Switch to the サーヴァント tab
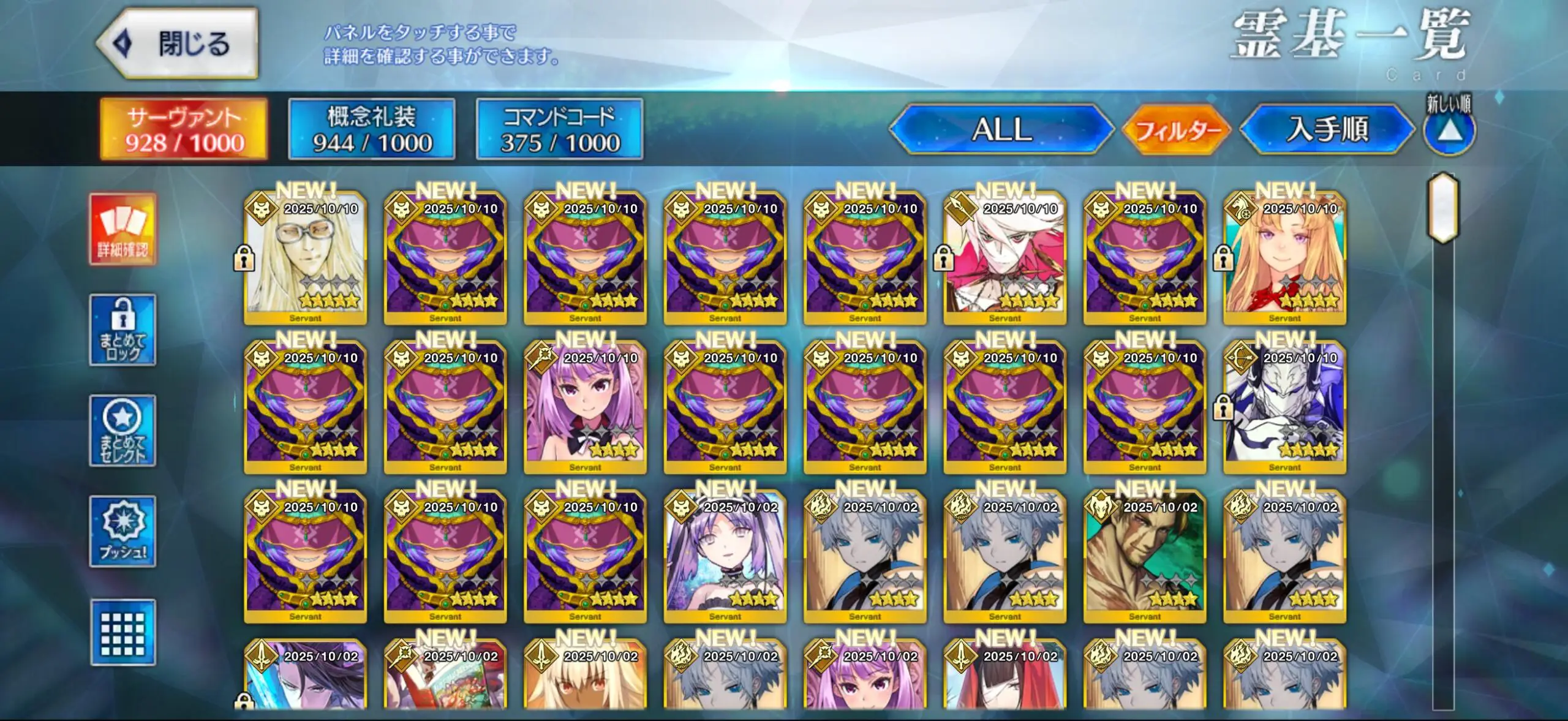The width and height of the screenshot is (1568, 721). [x=184, y=129]
